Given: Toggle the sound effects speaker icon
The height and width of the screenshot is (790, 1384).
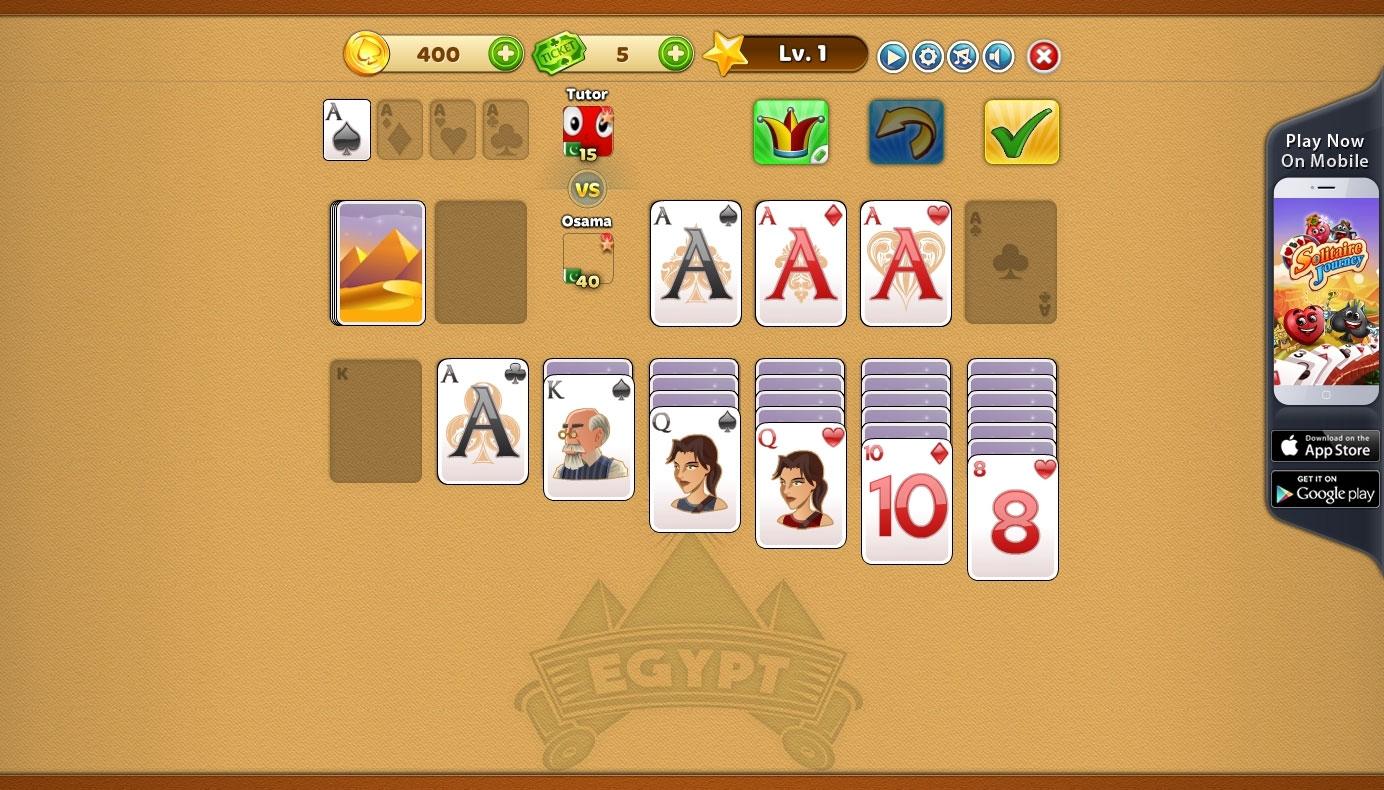Looking at the screenshot, I should 998,57.
